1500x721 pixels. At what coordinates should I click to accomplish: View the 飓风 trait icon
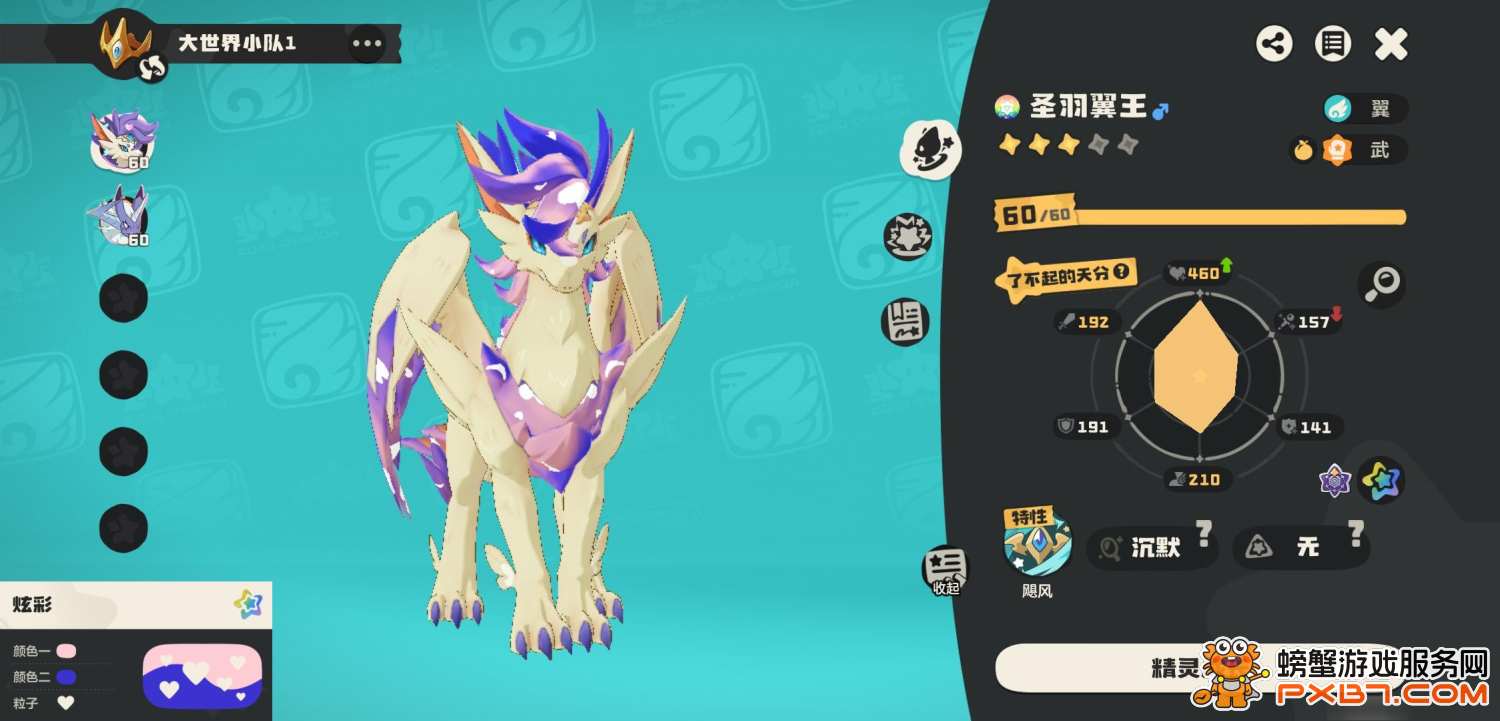(x=1038, y=546)
